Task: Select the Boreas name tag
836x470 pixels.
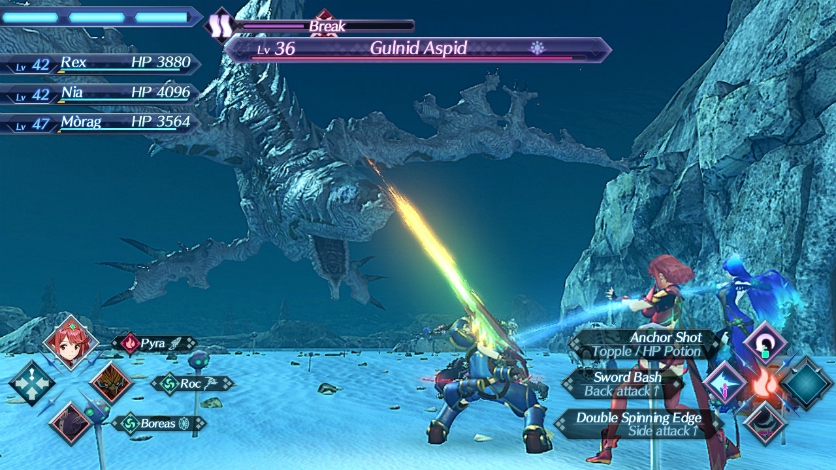Action: coord(157,422)
